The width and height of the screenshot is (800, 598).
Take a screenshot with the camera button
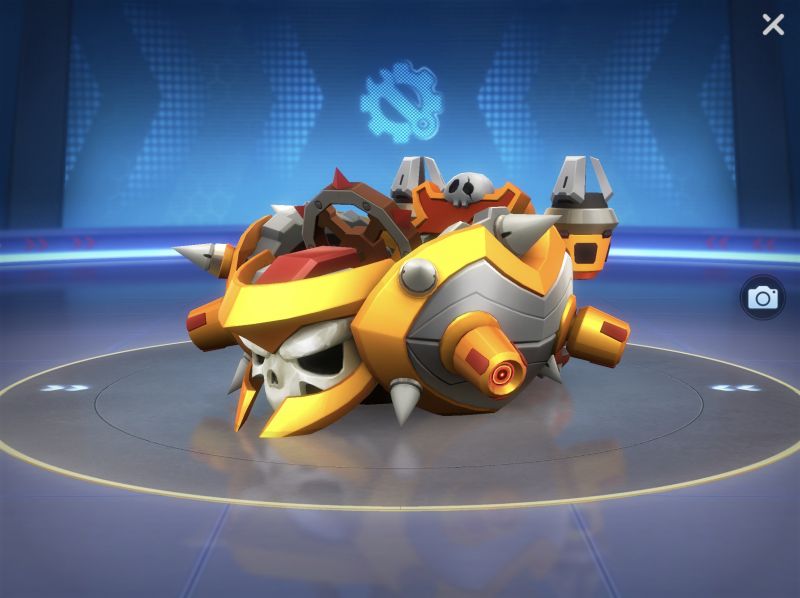(762, 297)
